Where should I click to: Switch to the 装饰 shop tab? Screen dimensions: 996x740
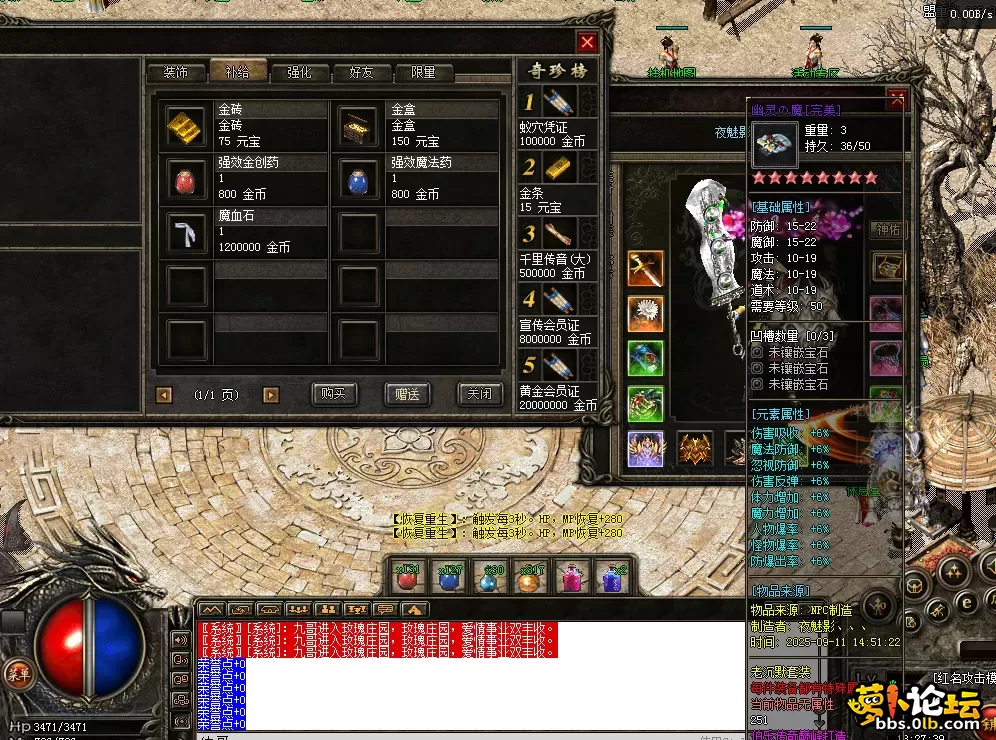click(176, 72)
